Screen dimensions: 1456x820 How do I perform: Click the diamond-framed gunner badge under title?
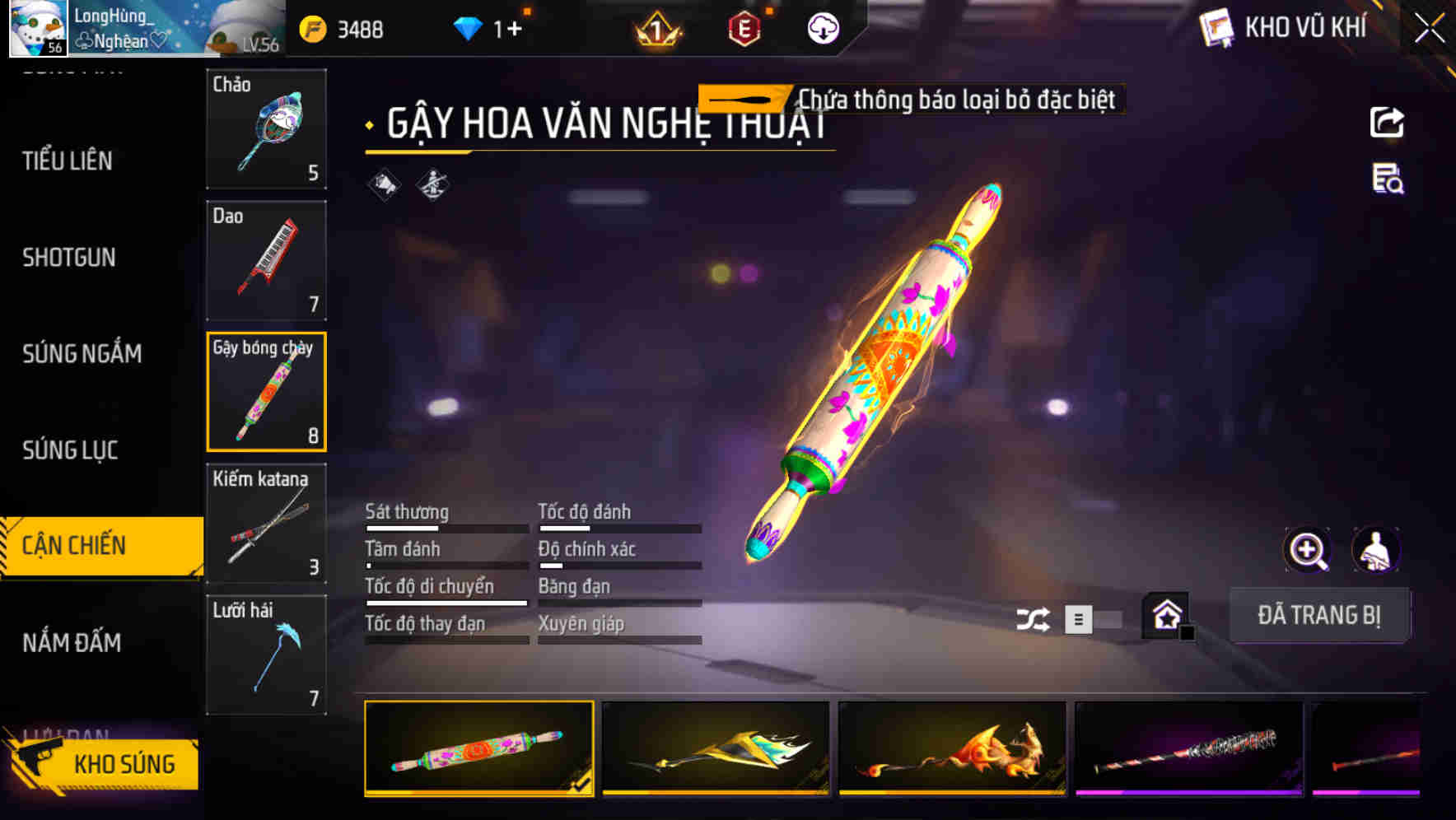(434, 186)
